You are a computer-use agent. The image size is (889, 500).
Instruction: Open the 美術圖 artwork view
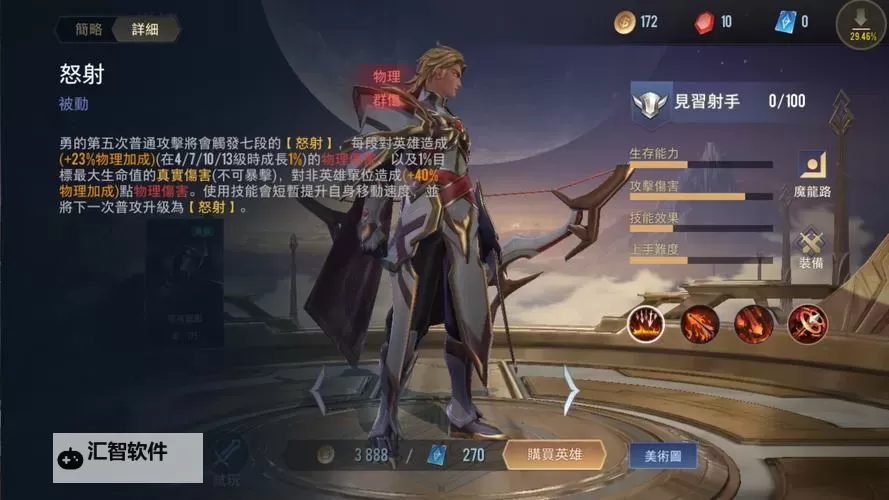tap(663, 455)
